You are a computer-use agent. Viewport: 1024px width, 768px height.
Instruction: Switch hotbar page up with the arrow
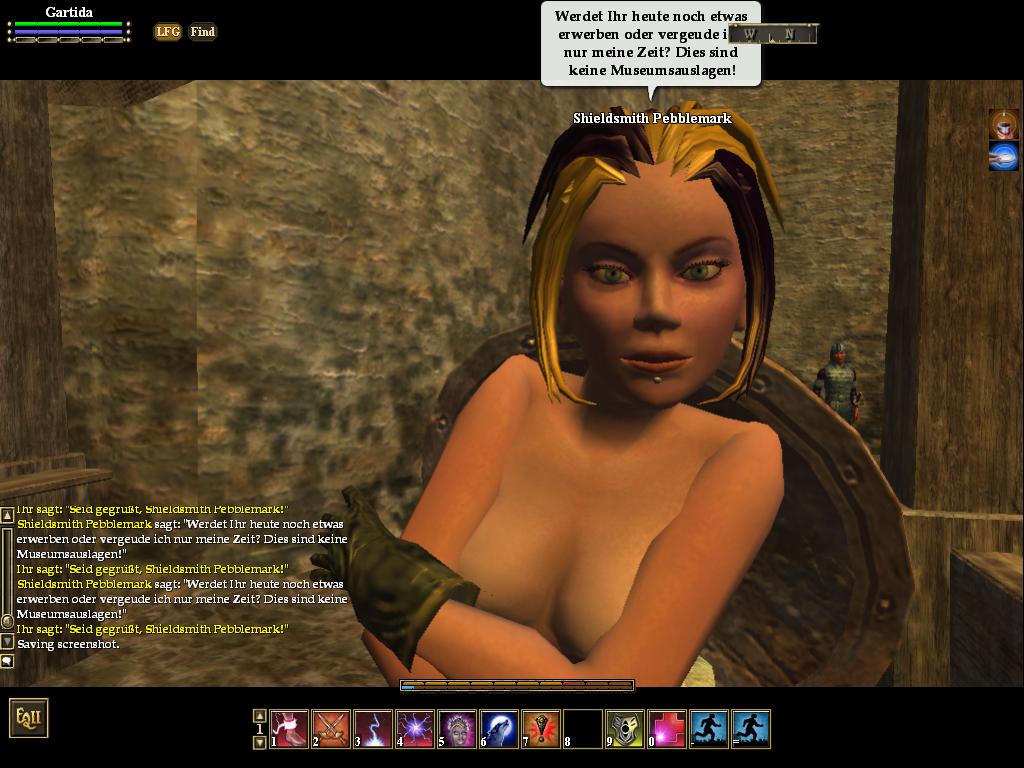pyautogui.click(x=259, y=715)
